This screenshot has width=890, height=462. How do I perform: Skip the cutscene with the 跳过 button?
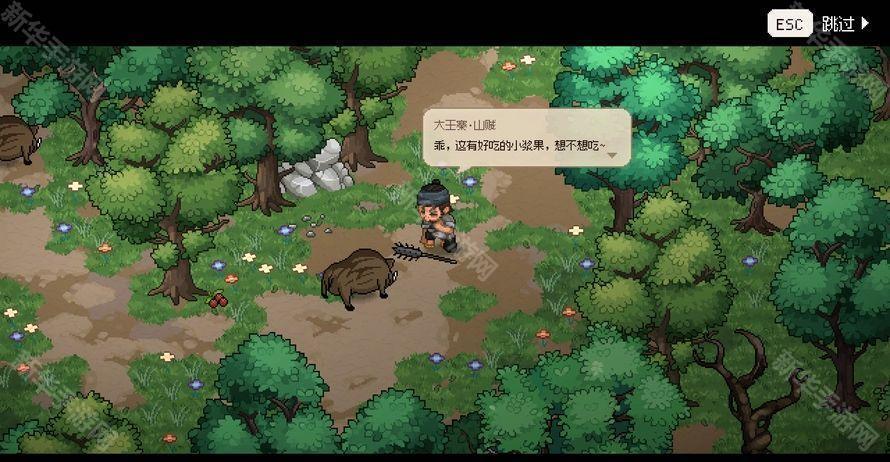(845, 24)
